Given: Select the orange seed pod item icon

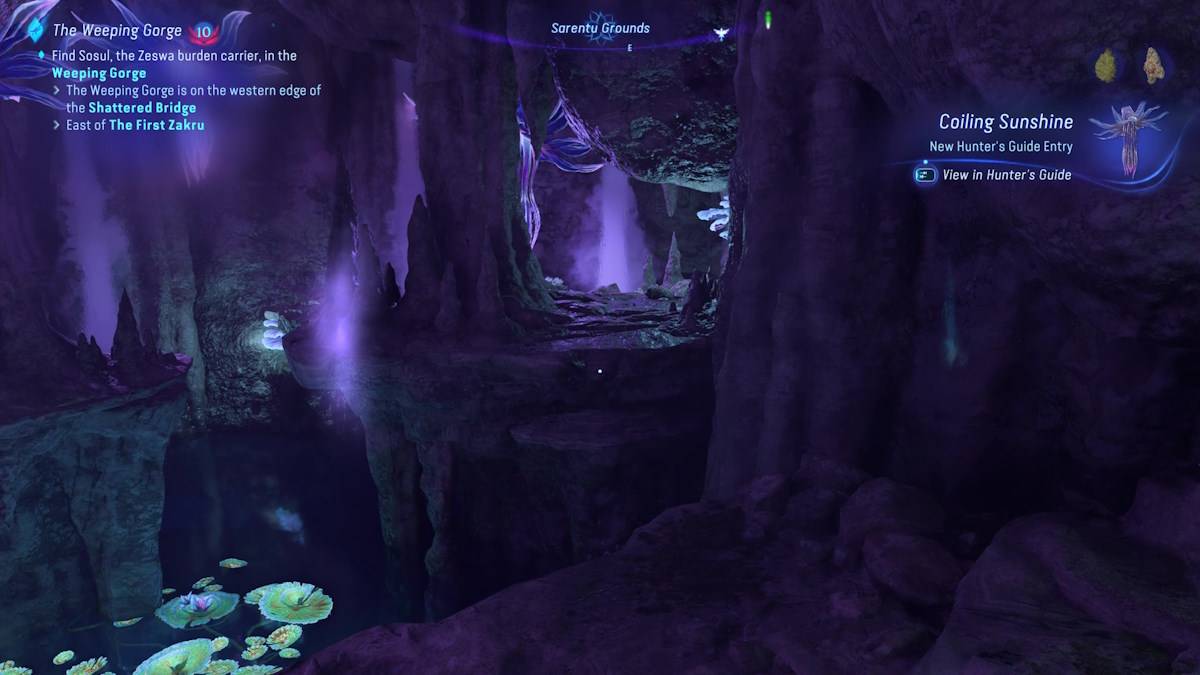Looking at the screenshot, I should coord(1152,65).
